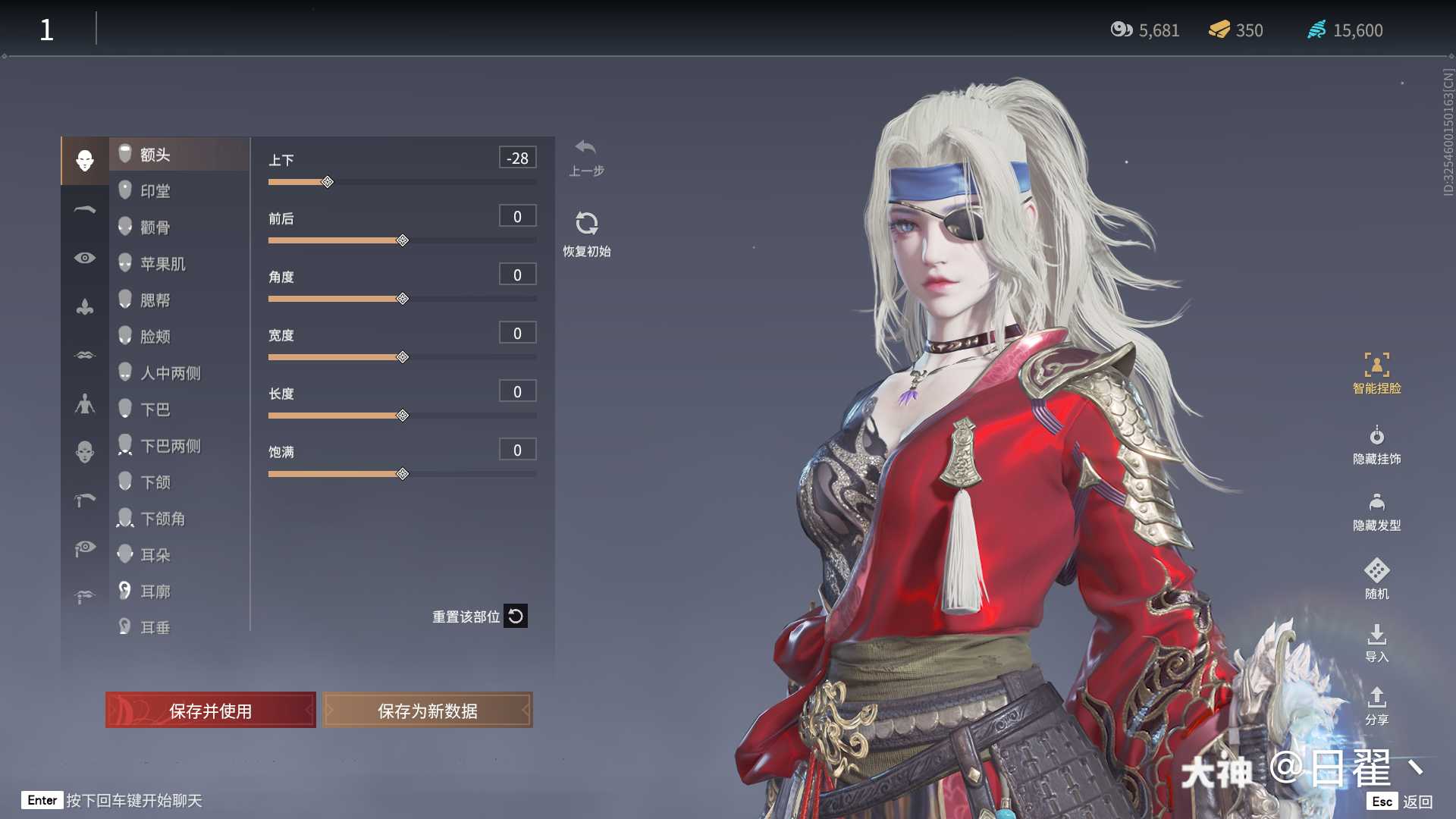Switch to the eye category tab
1456x819 pixels.
pos(85,258)
